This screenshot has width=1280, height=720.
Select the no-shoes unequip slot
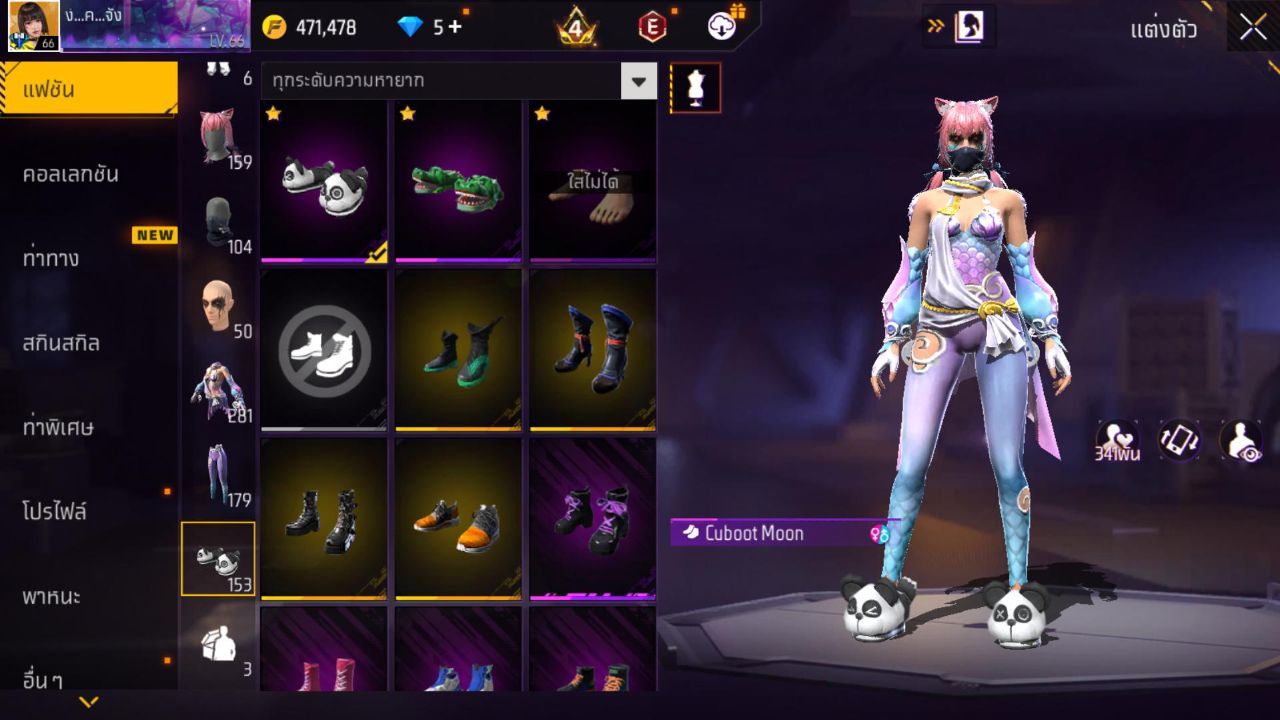tap(324, 350)
